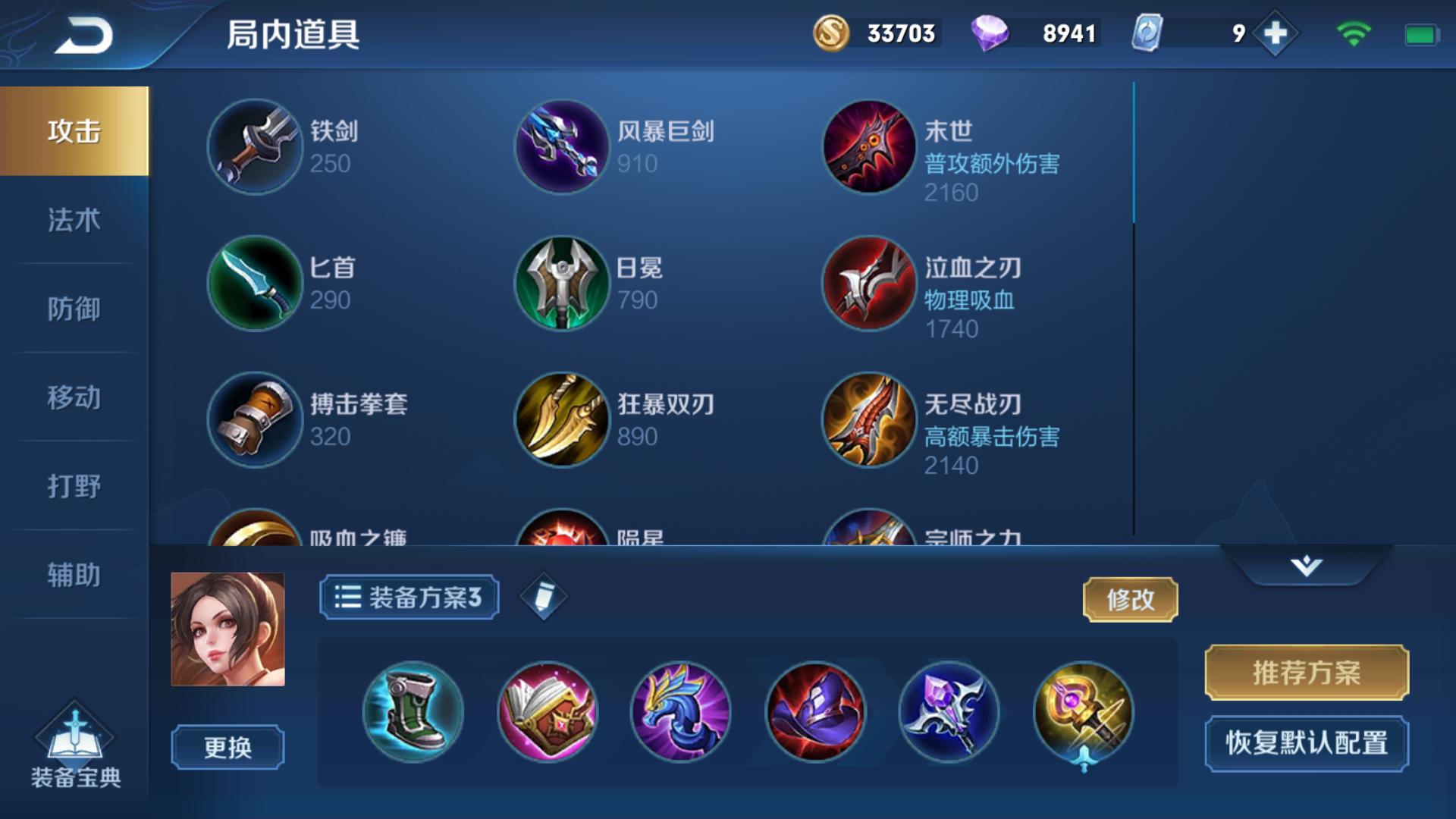Select the 末世 item icon
Image resolution: width=1456 pixels, height=819 pixels.
click(870, 146)
